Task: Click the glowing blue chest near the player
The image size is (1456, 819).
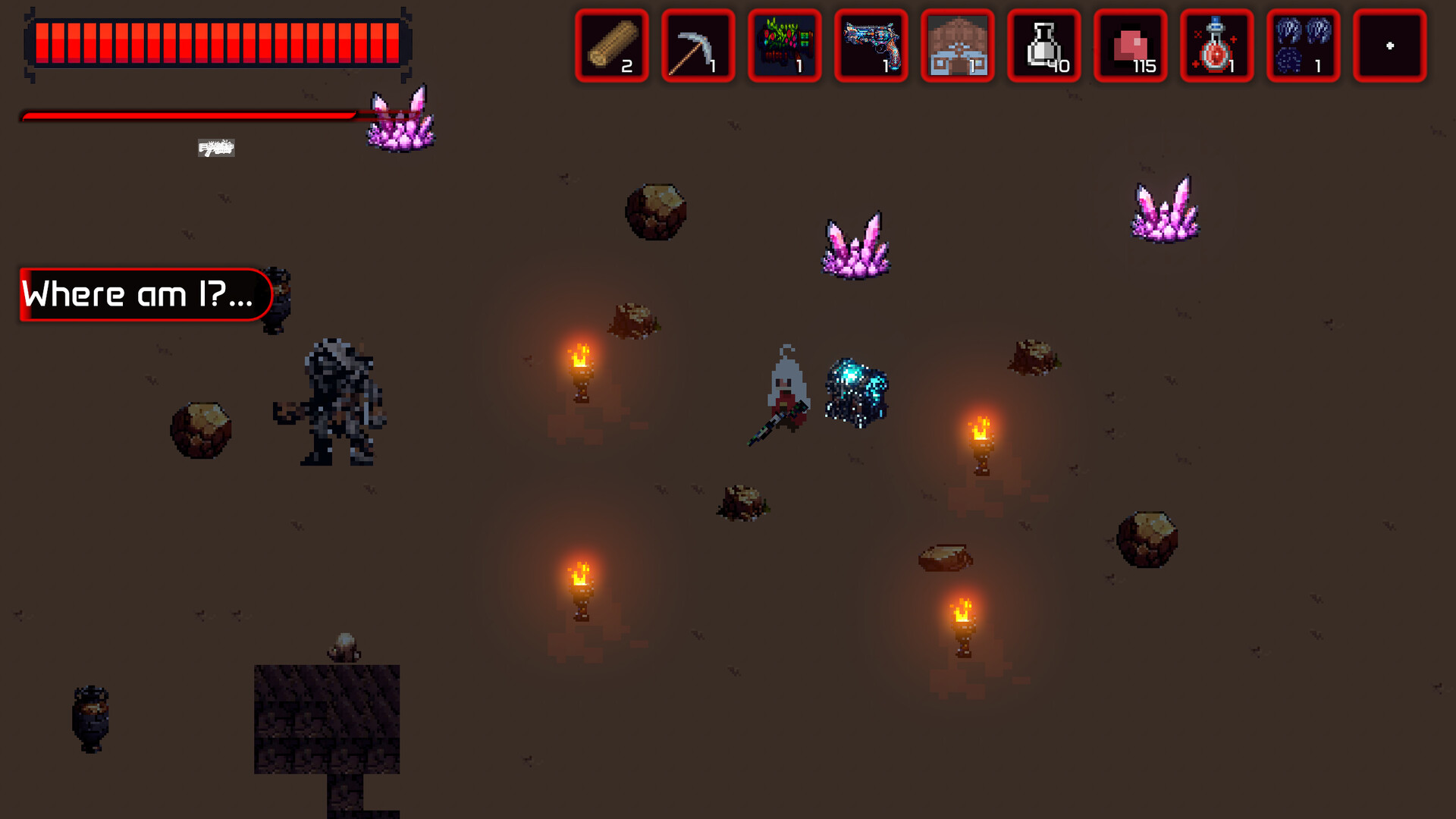Action: click(x=857, y=391)
